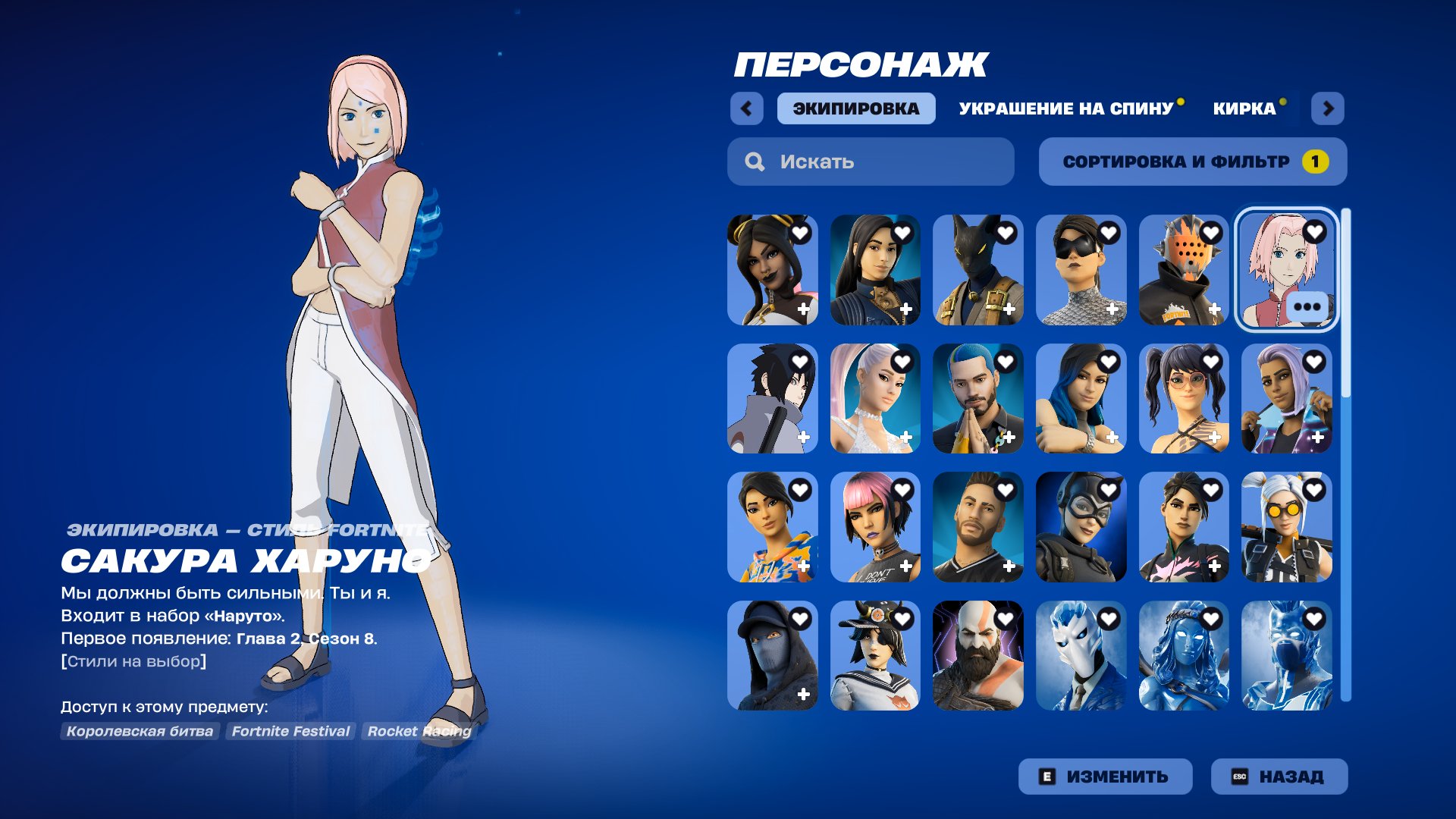
Task: Click the right chevron to view next category
Action: coord(1329,108)
